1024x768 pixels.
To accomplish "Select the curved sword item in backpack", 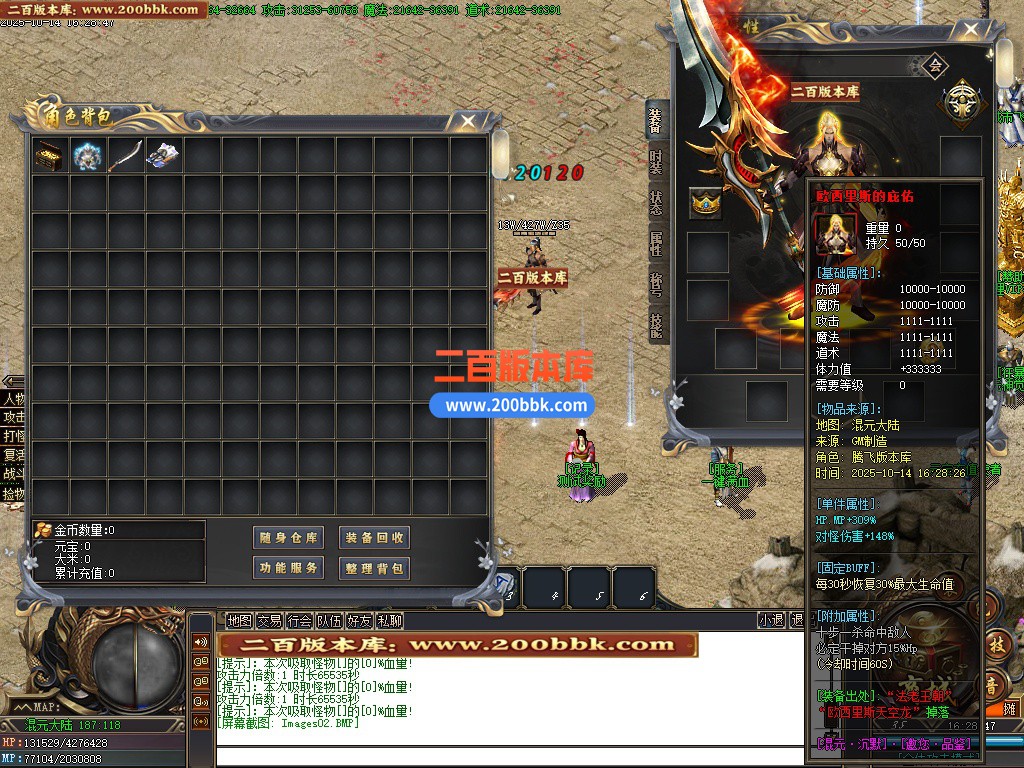I will (125, 155).
